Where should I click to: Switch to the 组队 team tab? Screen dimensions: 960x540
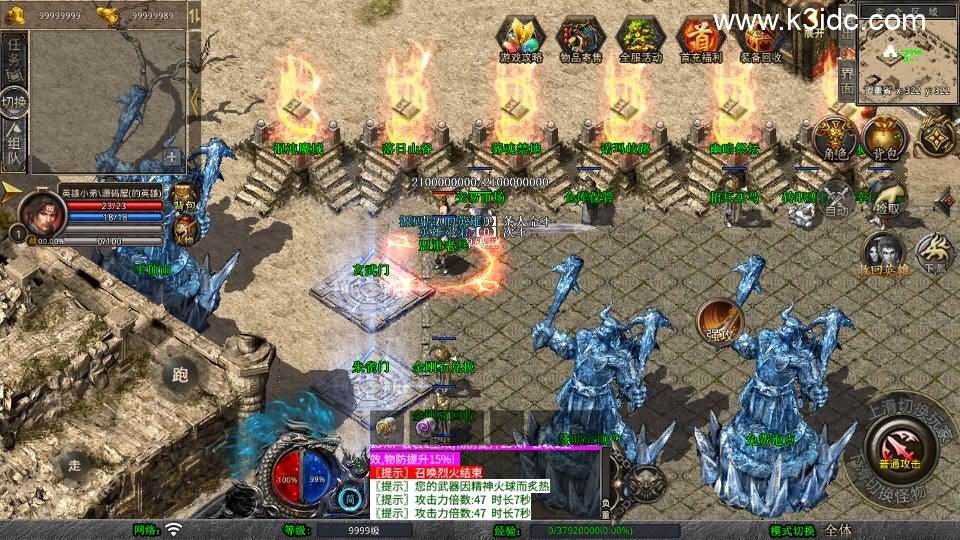[x=14, y=146]
